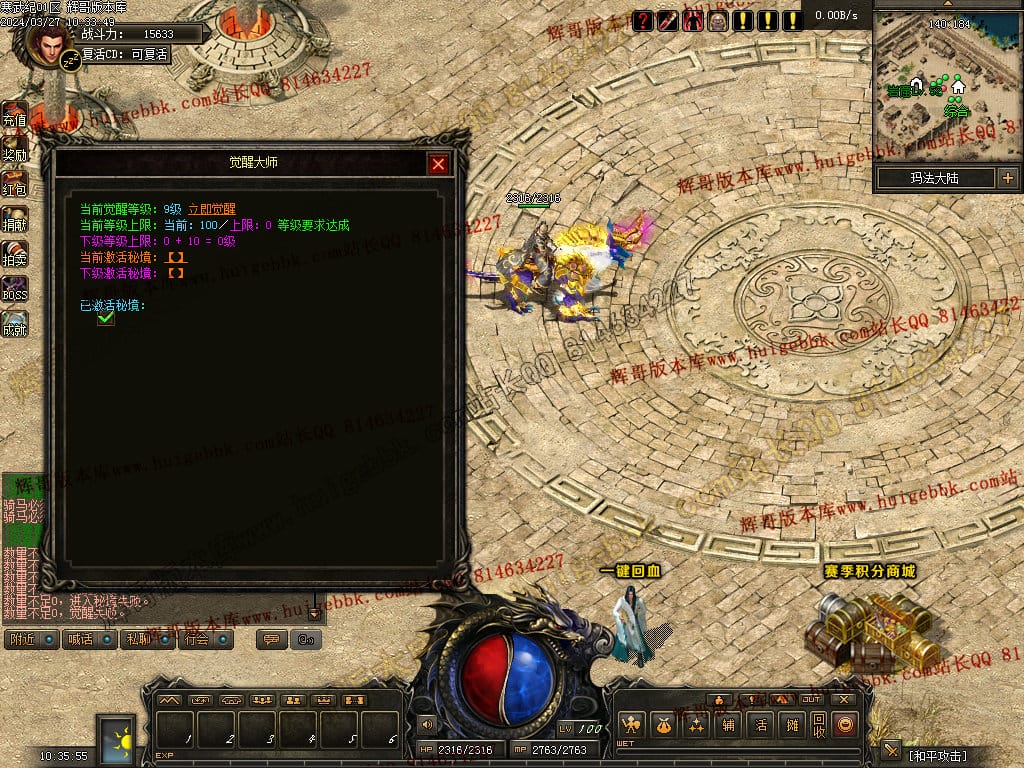1024x768 pixels.
Task: Close the 觉醒大师 dialog window
Action: pyautogui.click(x=438, y=164)
